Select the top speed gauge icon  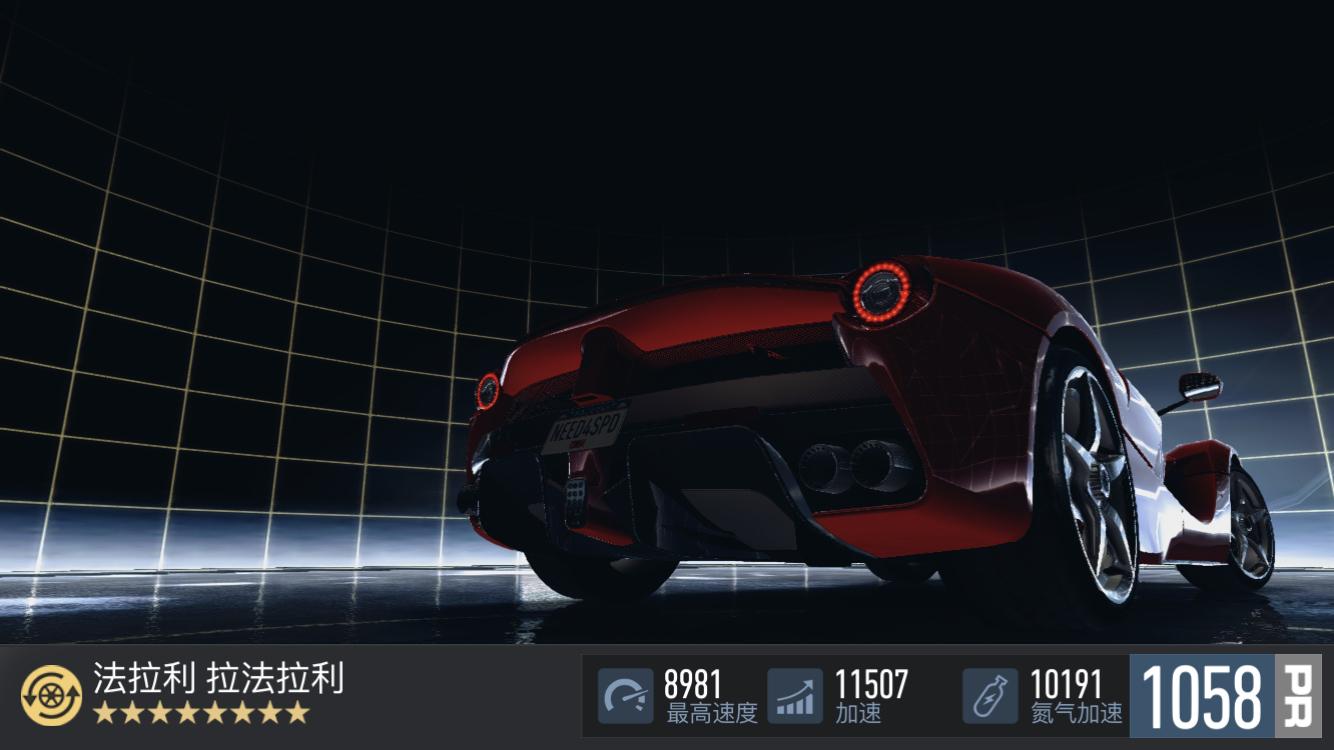pos(626,696)
